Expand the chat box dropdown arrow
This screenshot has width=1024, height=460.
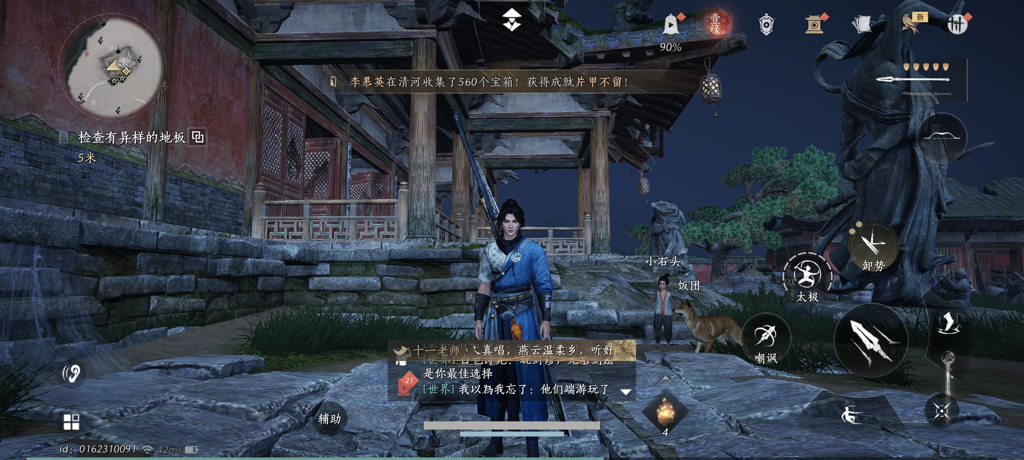point(627,391)
